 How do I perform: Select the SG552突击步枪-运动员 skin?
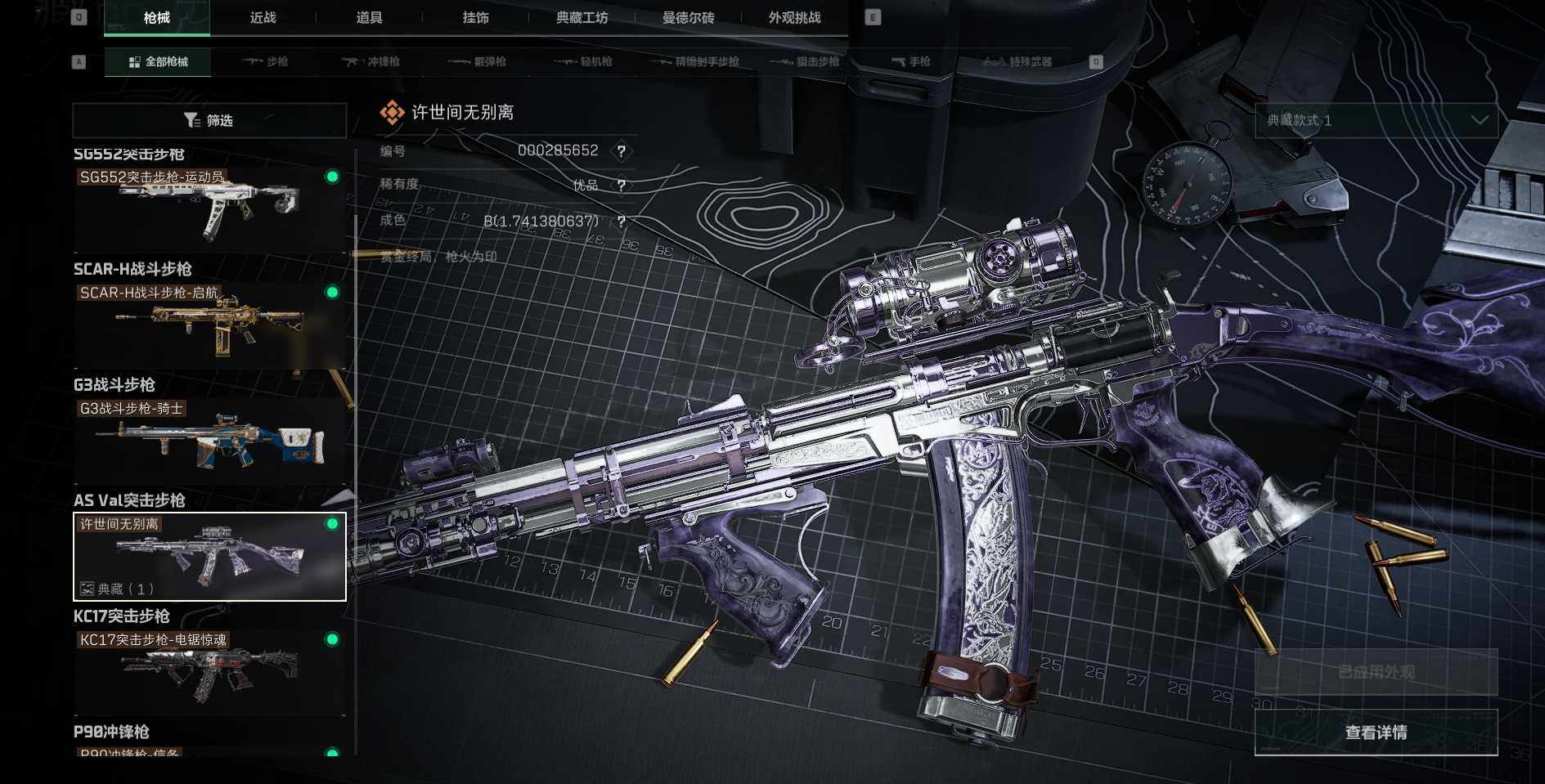[x=209, y=209]
